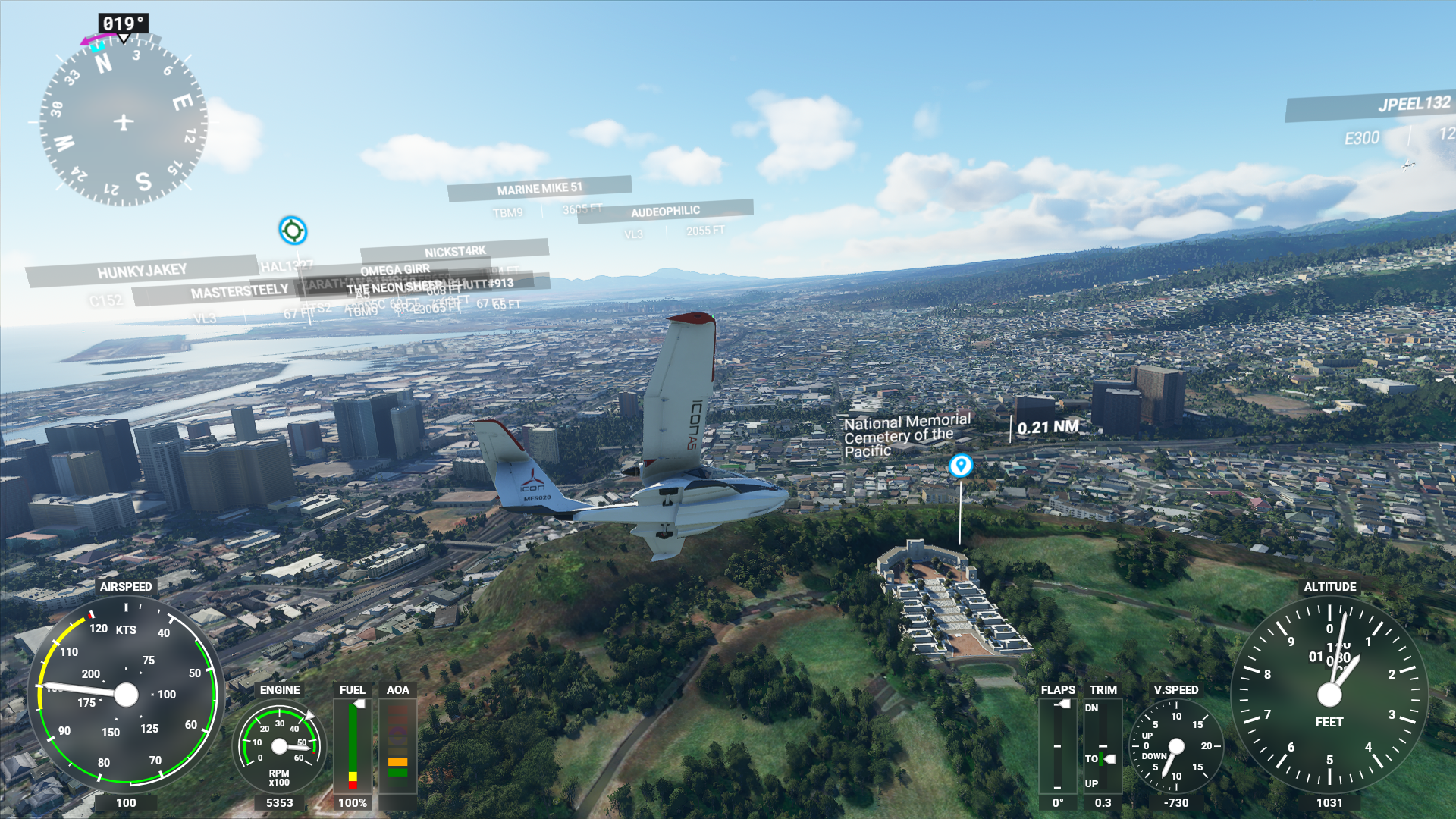1456x819 pixels.
Task: Click the HUNKYJAKEY player nameplate
Action: [142, 271]
